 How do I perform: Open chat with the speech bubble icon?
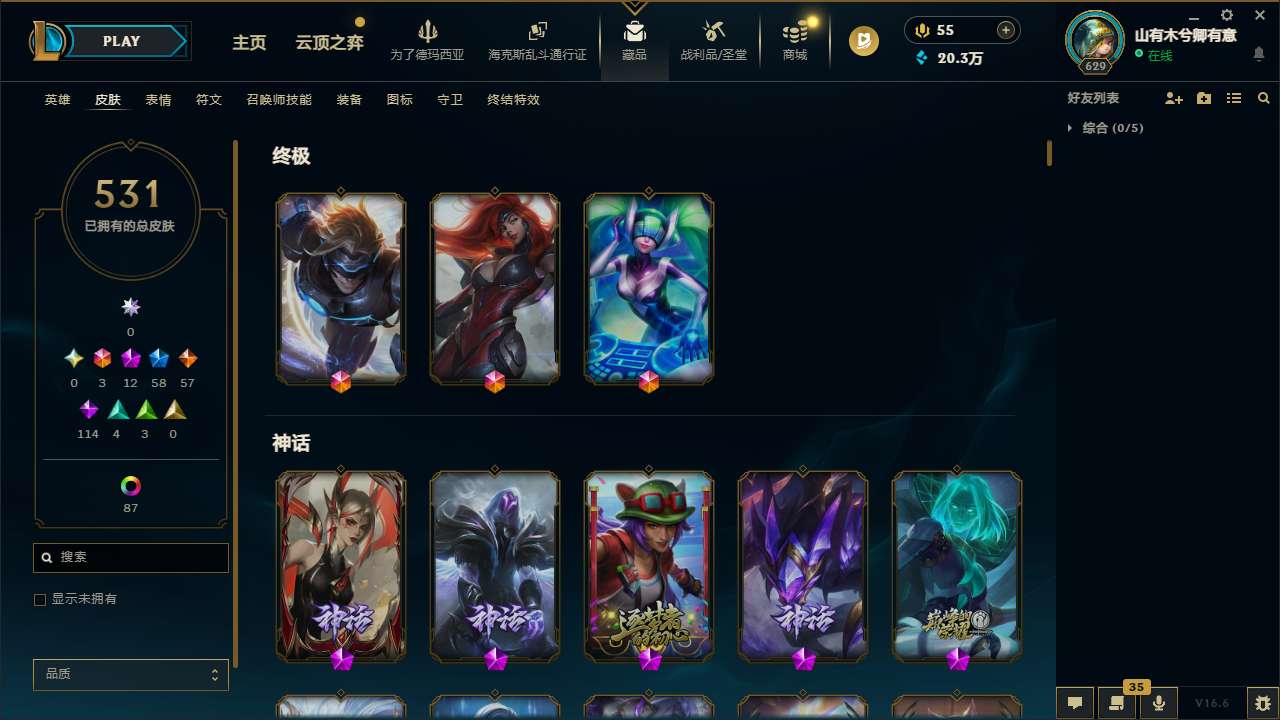point(1075,704)
